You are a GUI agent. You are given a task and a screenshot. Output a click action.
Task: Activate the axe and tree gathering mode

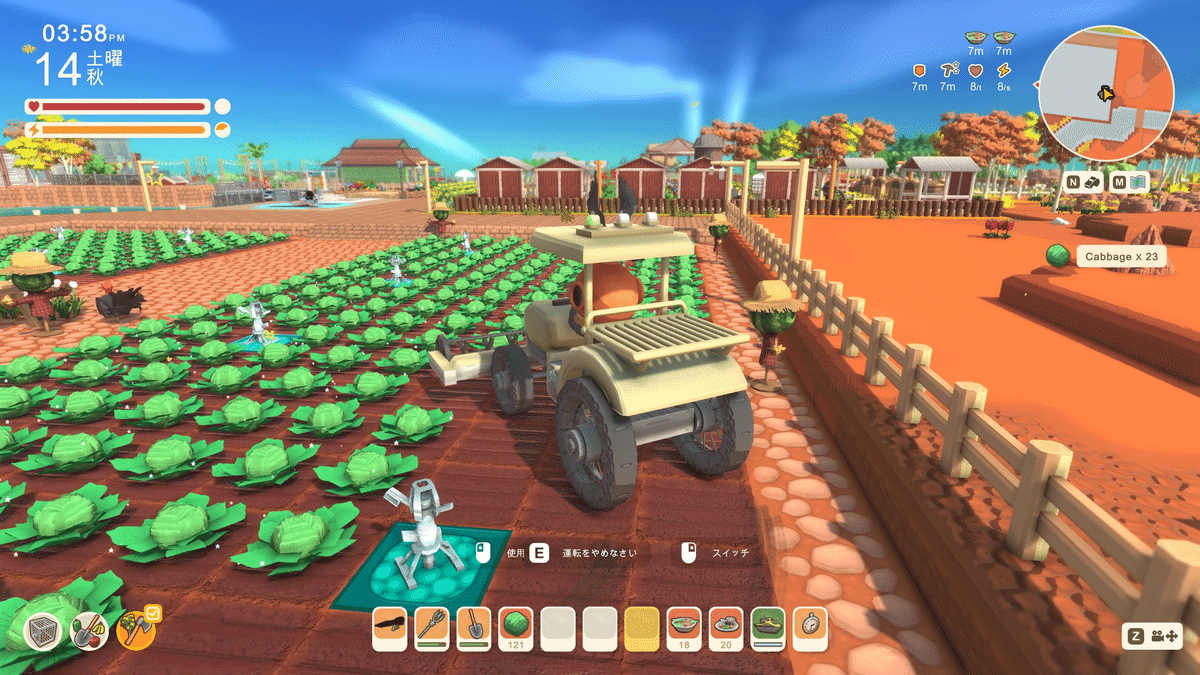click(x=135, y=630)
